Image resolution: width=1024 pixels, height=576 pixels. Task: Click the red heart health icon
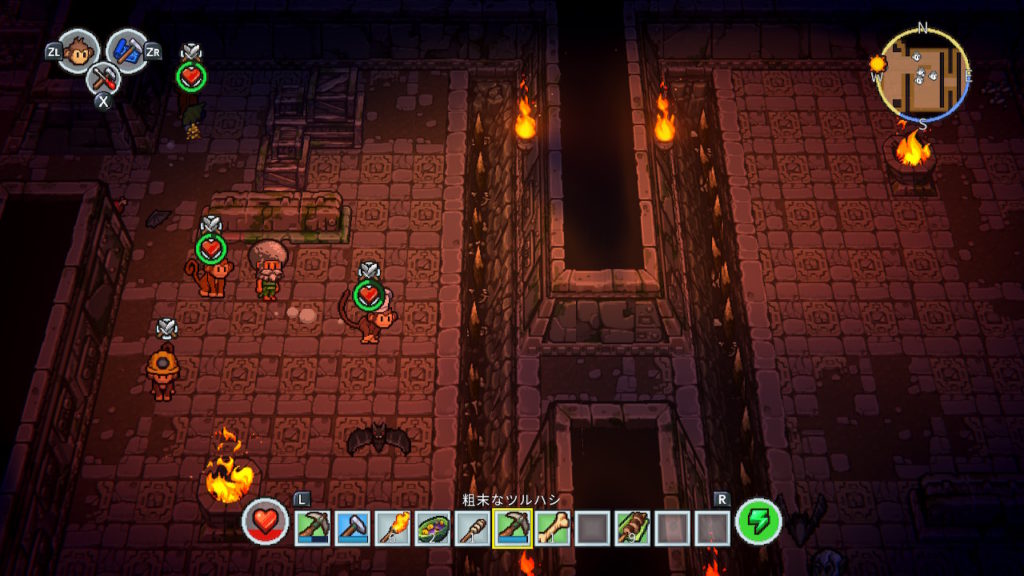tap(265, 522)
